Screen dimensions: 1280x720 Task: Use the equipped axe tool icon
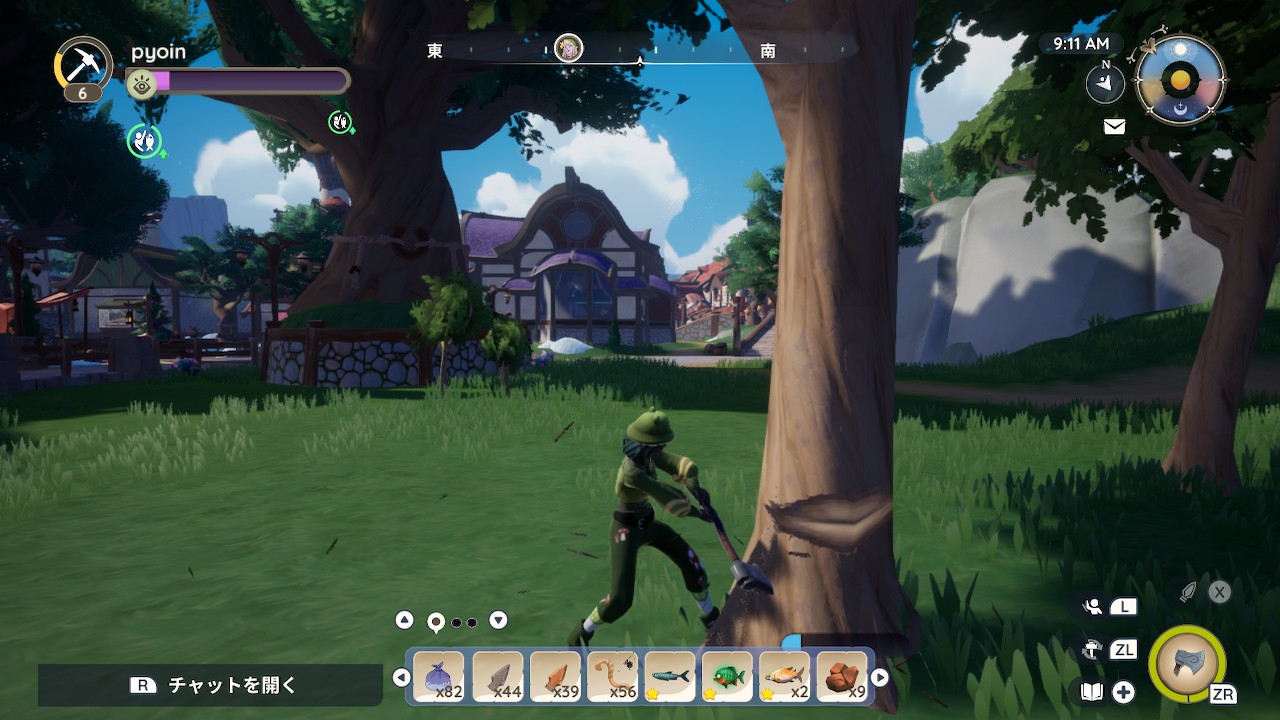pos(1188,664)
